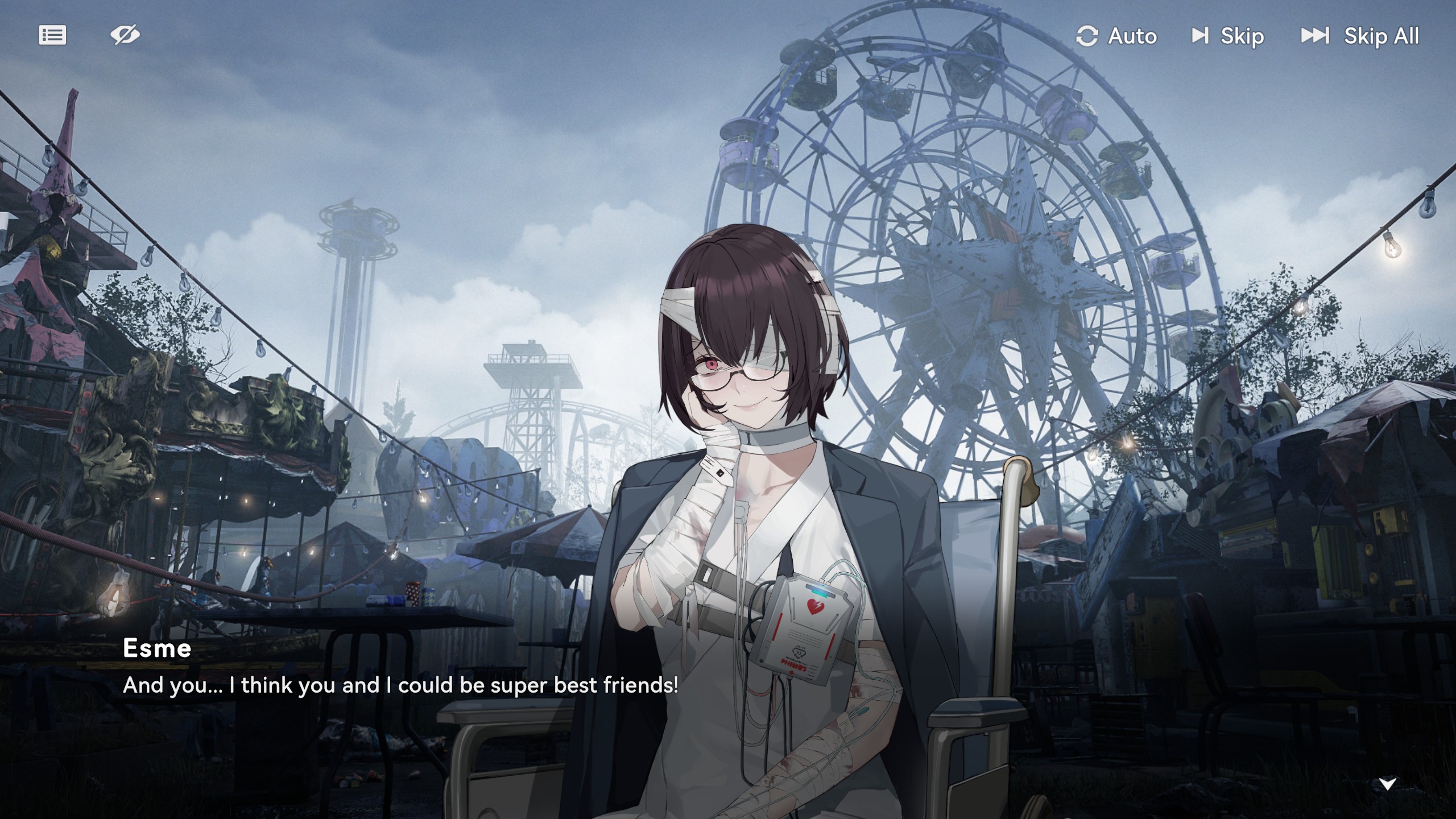The width and height of the screenshot is (1456, 819).
Task: Open the dialogue log list icon
Action: click(x=52, y=35)
